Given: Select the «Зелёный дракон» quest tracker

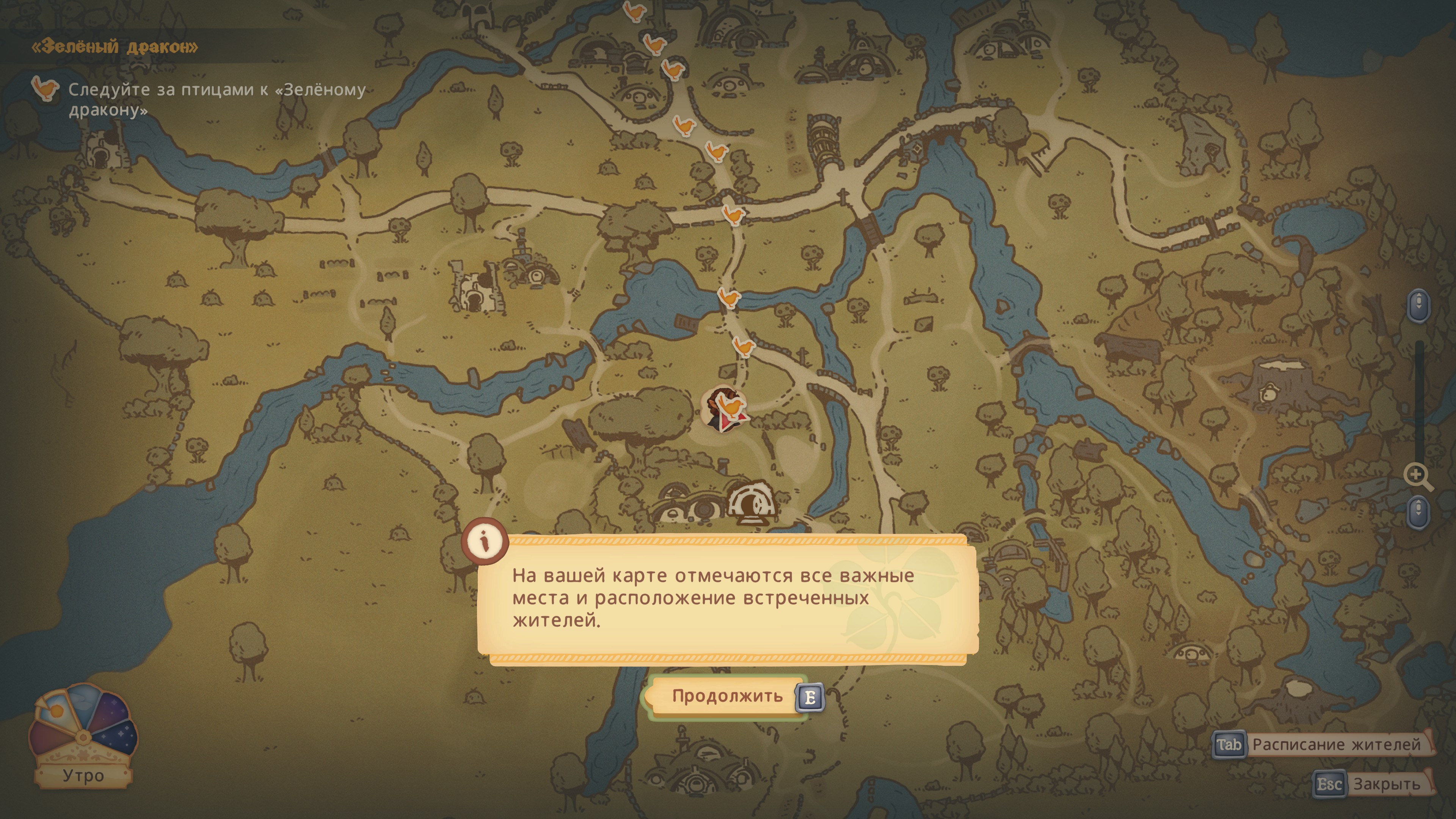Looking at the screenshot, I should click(115, 46).
